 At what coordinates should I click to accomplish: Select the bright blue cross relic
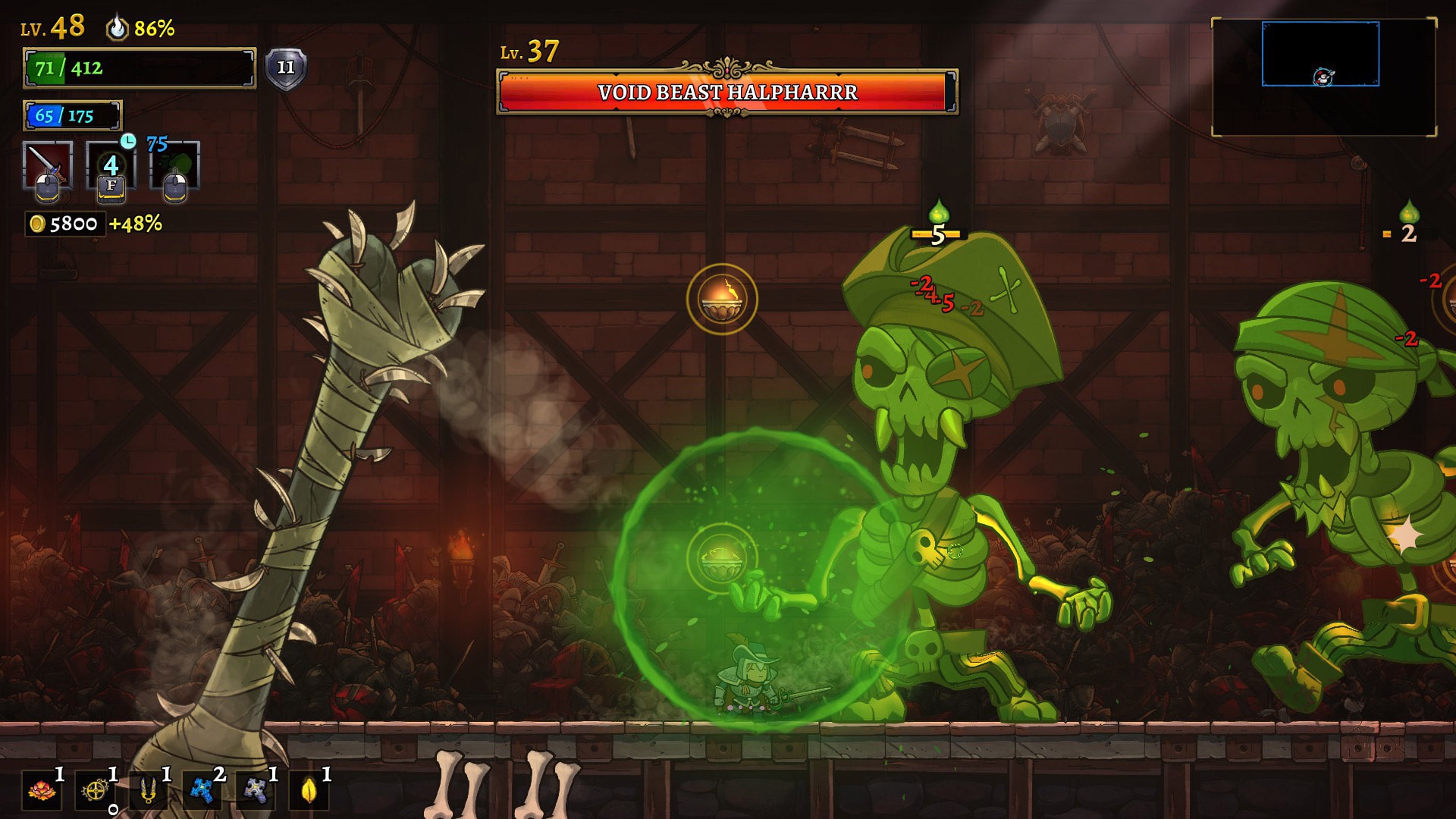point(202,791)
